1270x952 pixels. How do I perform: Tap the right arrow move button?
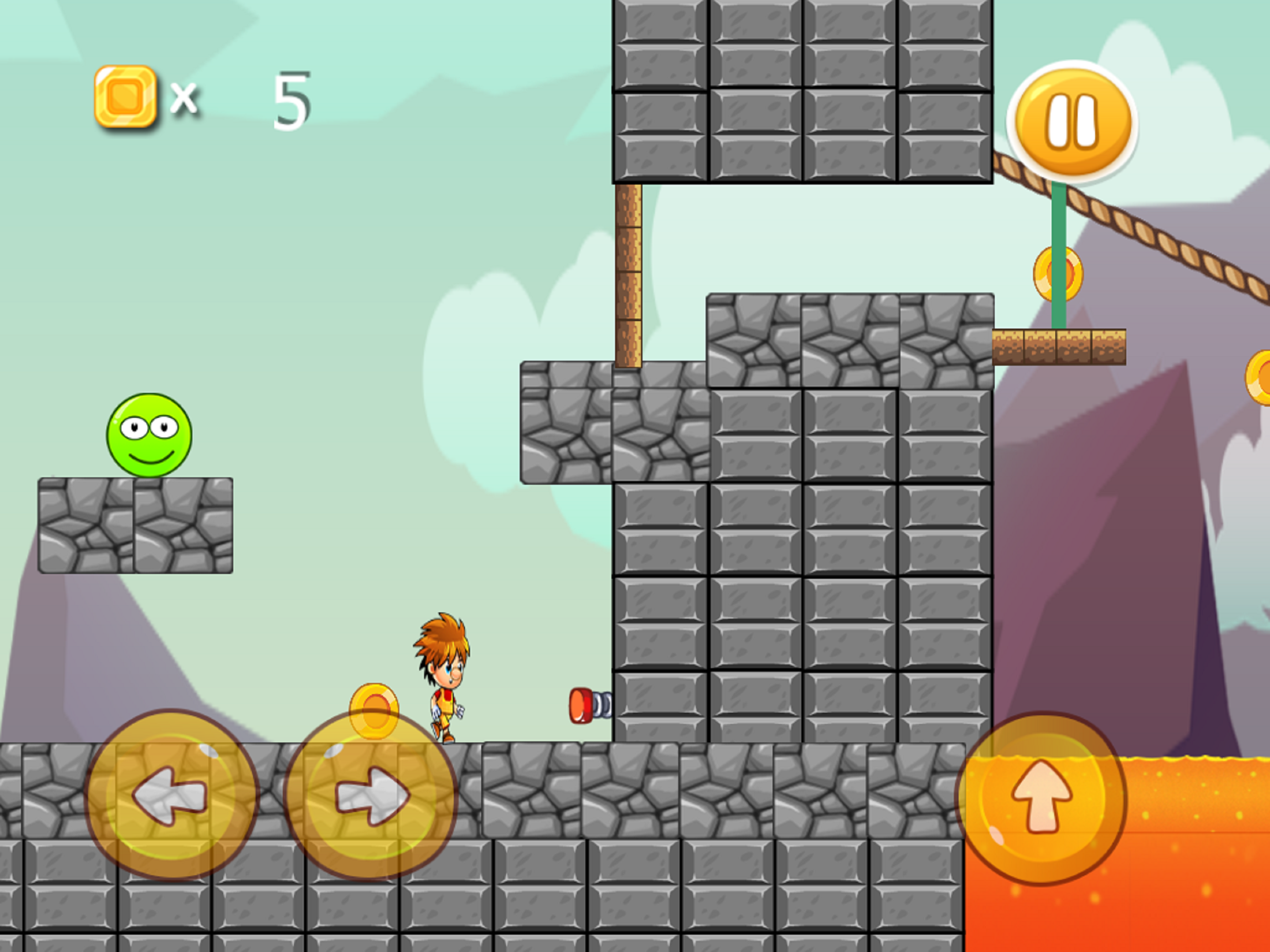371,795
